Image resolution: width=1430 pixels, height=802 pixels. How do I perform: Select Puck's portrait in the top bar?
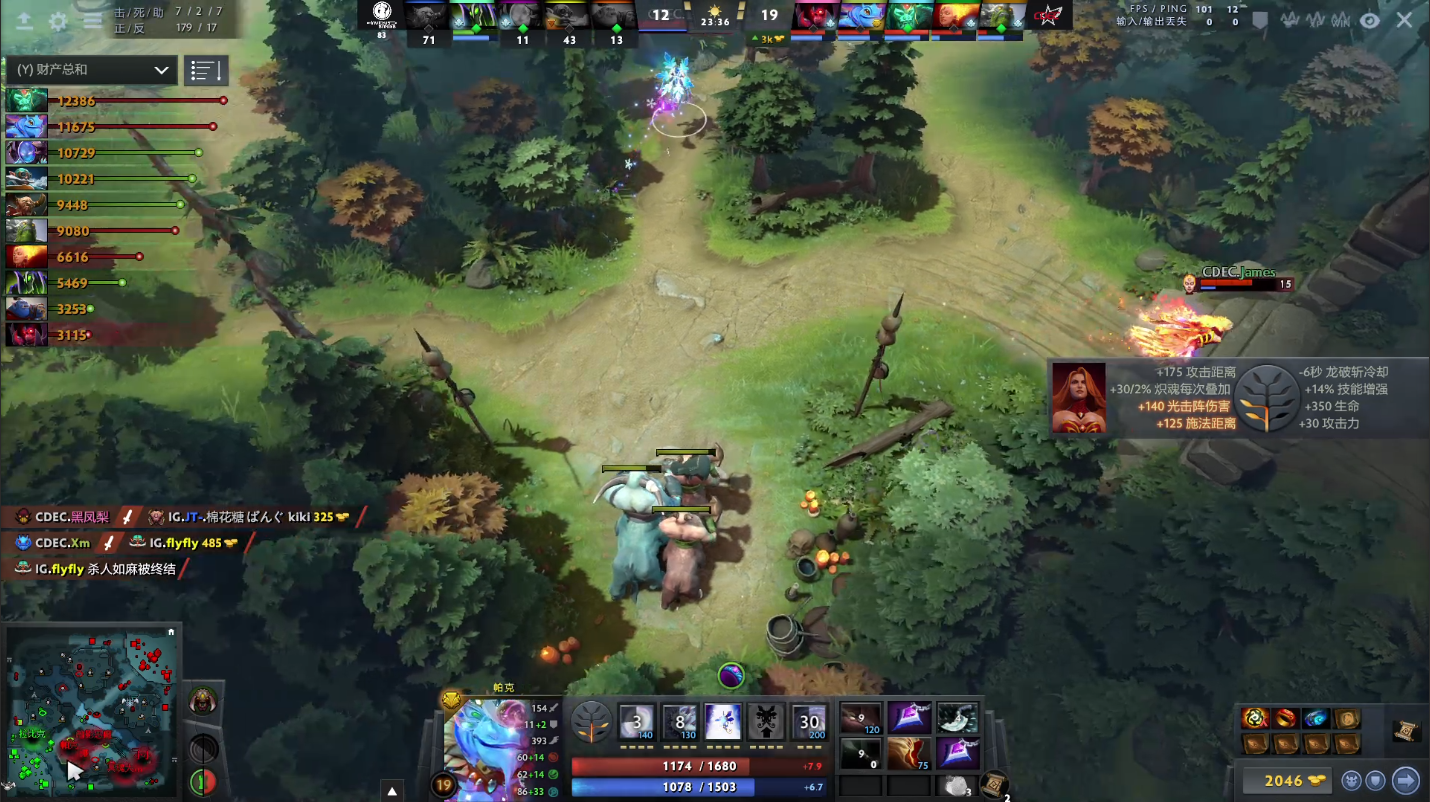click(x=860, y=16)
